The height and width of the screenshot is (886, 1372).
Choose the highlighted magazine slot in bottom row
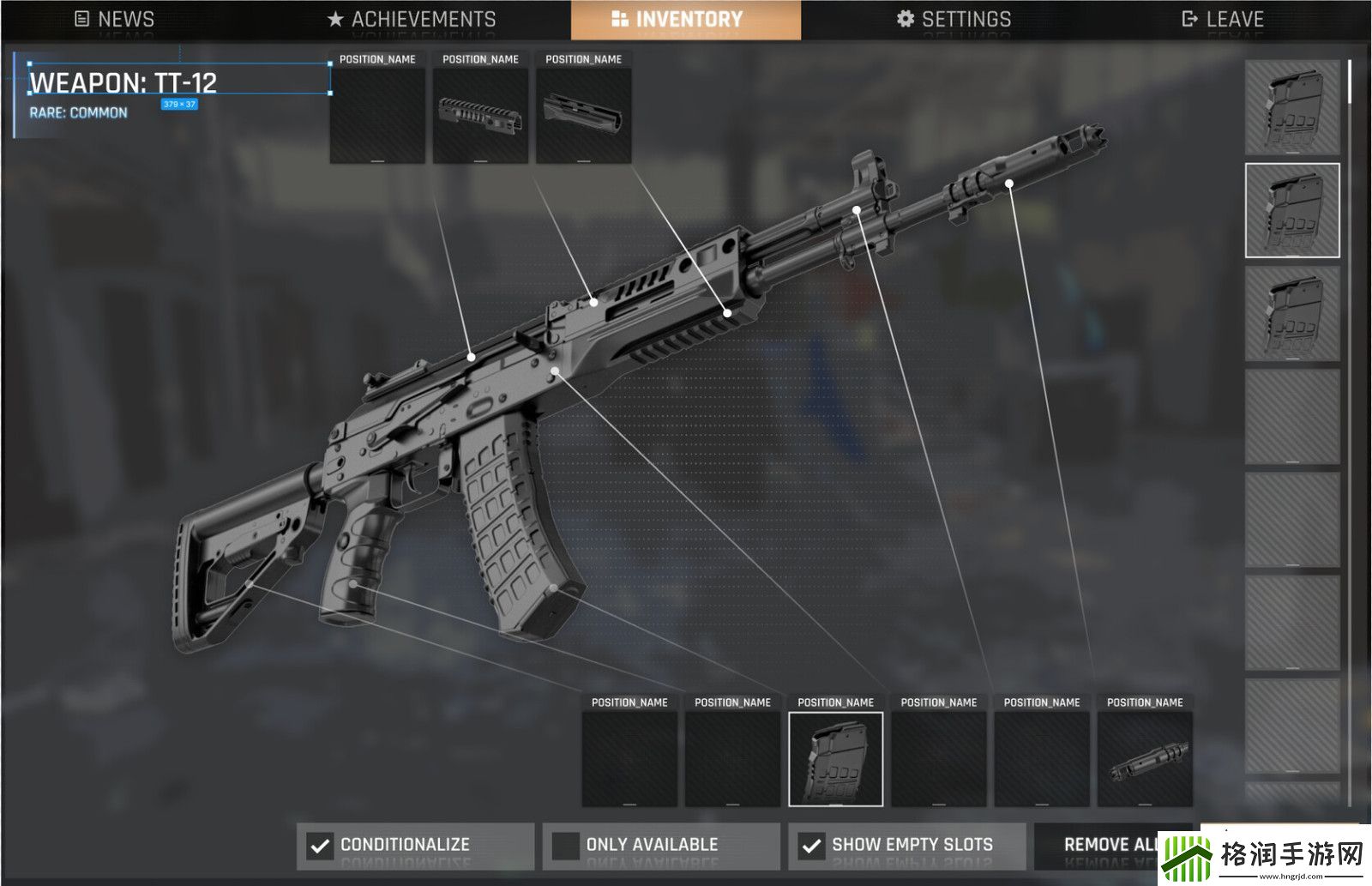pyautogui.click(x=835, y=759)
